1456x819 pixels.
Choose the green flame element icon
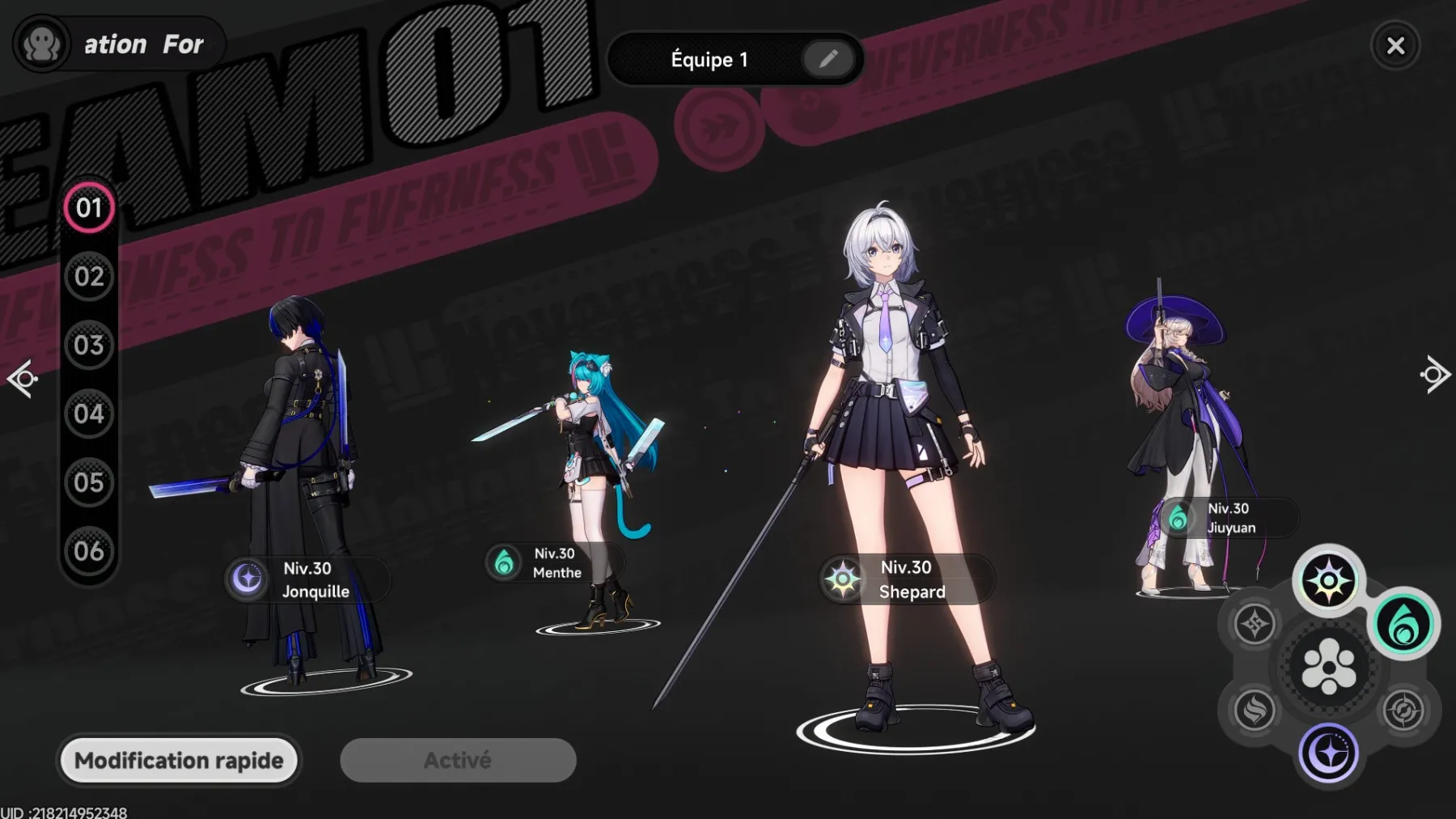coord(1403,624)
